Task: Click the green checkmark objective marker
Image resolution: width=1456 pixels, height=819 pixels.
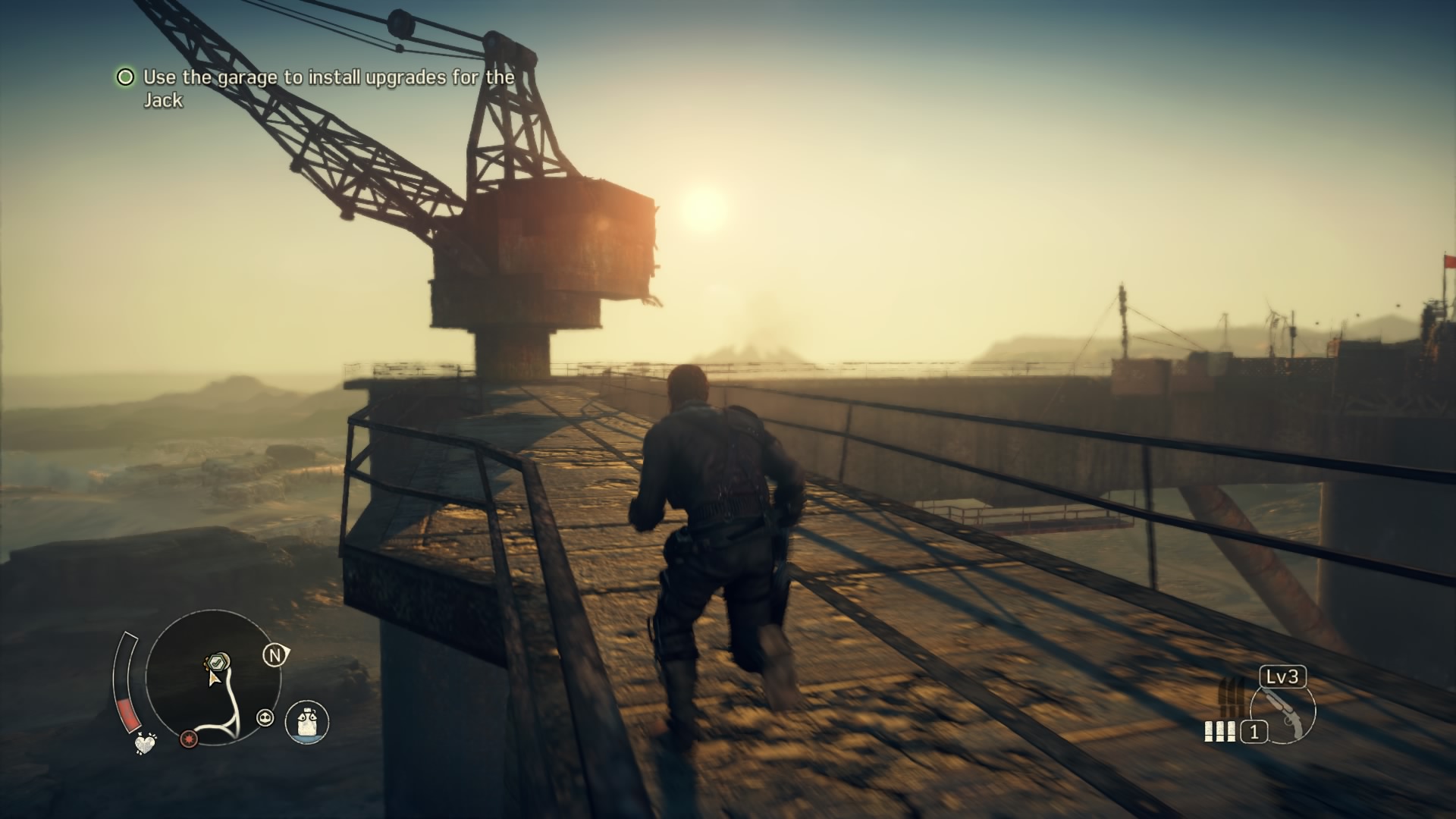Action: click(216, 661)
